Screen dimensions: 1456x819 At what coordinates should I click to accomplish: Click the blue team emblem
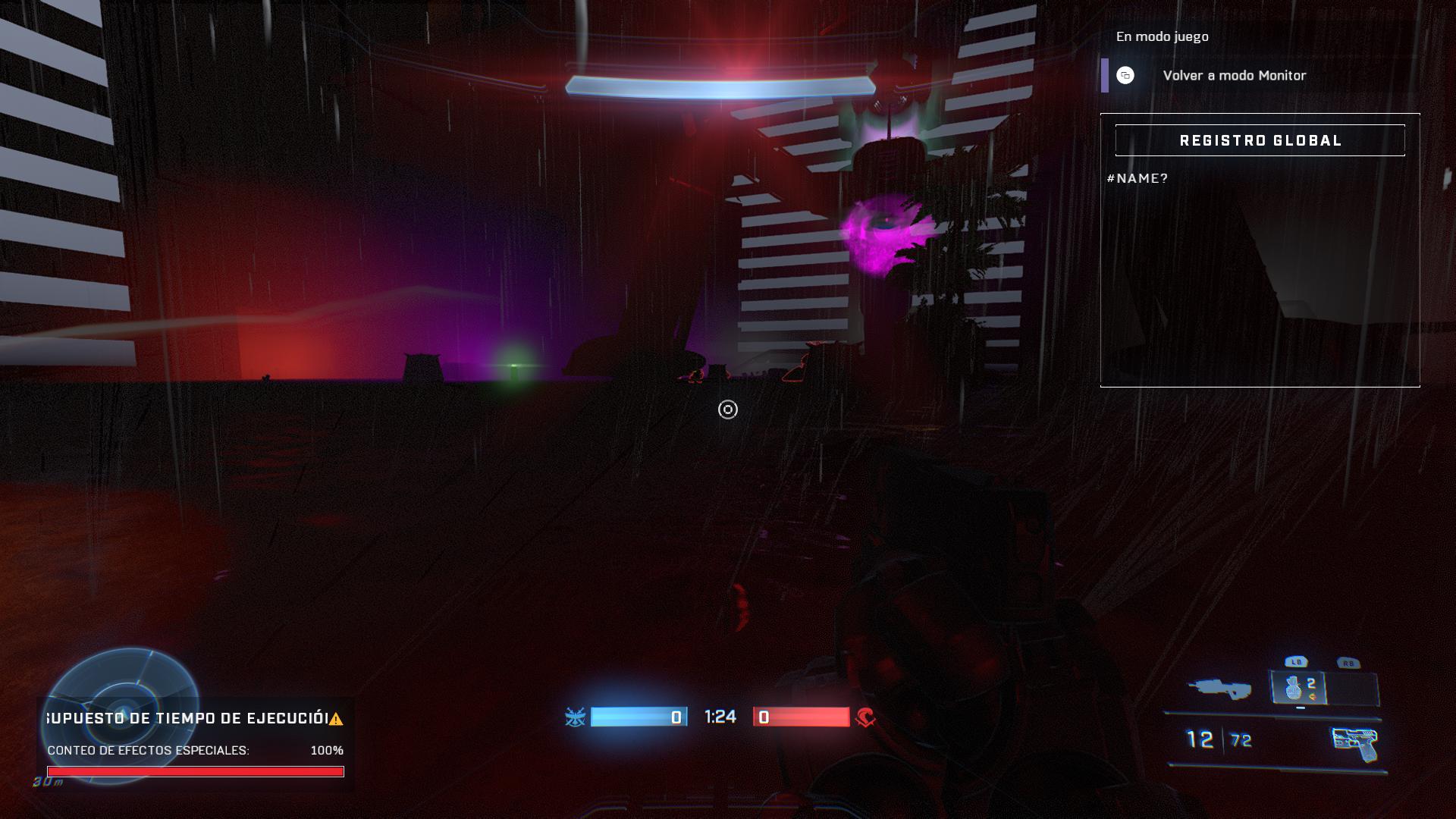tap(575, 717)
